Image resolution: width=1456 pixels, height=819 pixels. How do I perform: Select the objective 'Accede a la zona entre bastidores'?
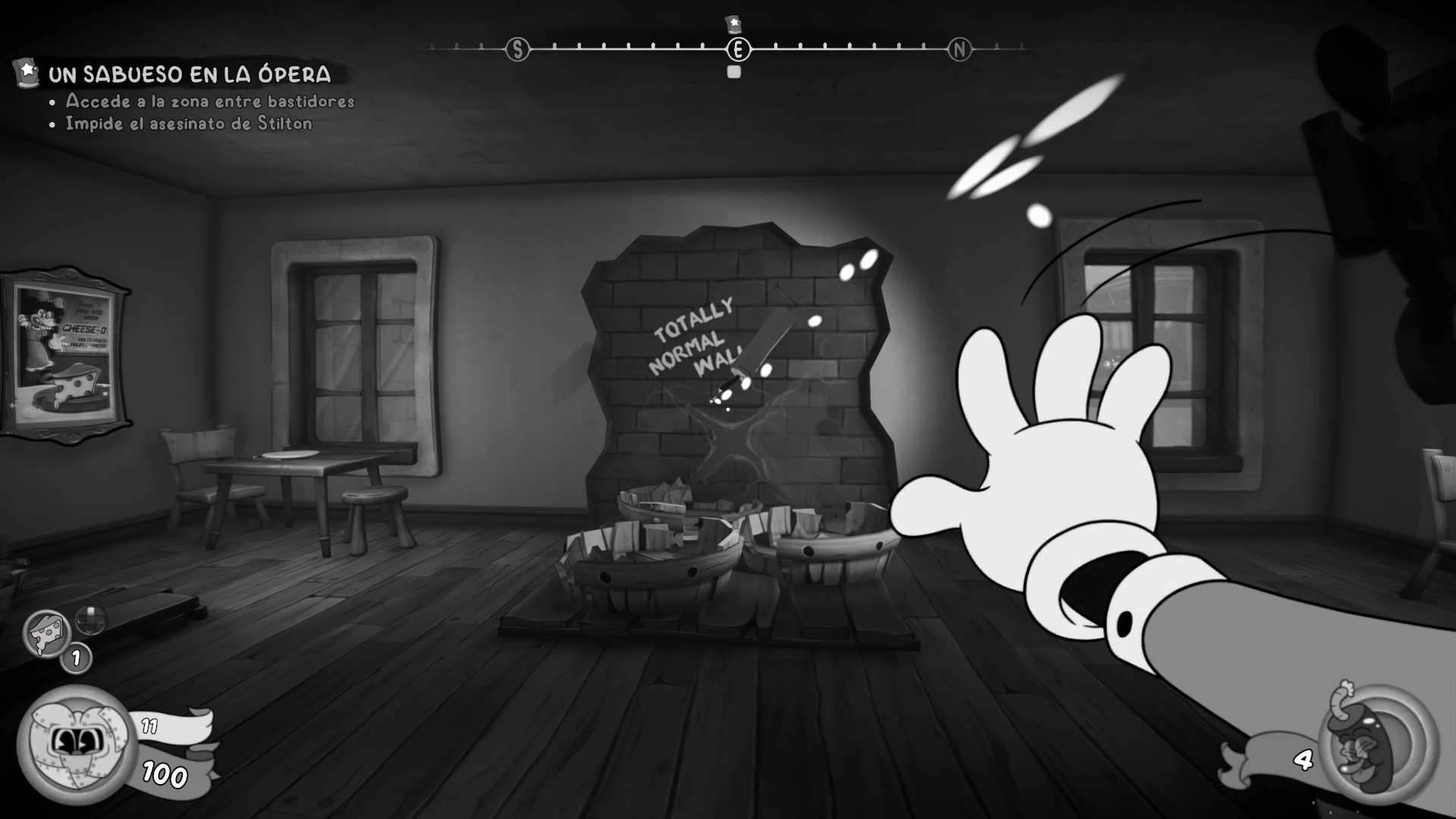tap(210, 101)
